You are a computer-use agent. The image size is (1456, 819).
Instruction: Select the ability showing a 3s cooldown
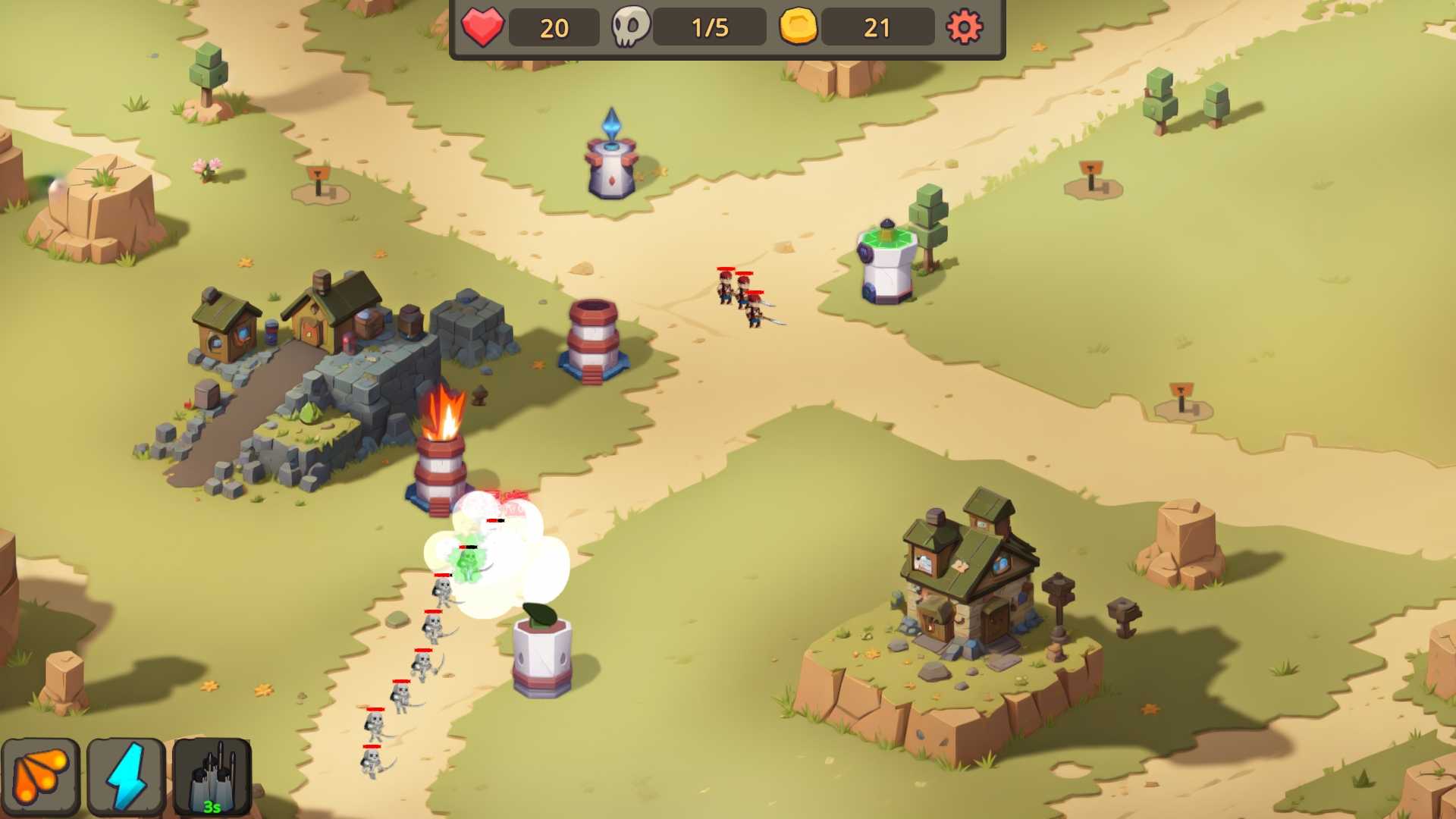[212, 776]
